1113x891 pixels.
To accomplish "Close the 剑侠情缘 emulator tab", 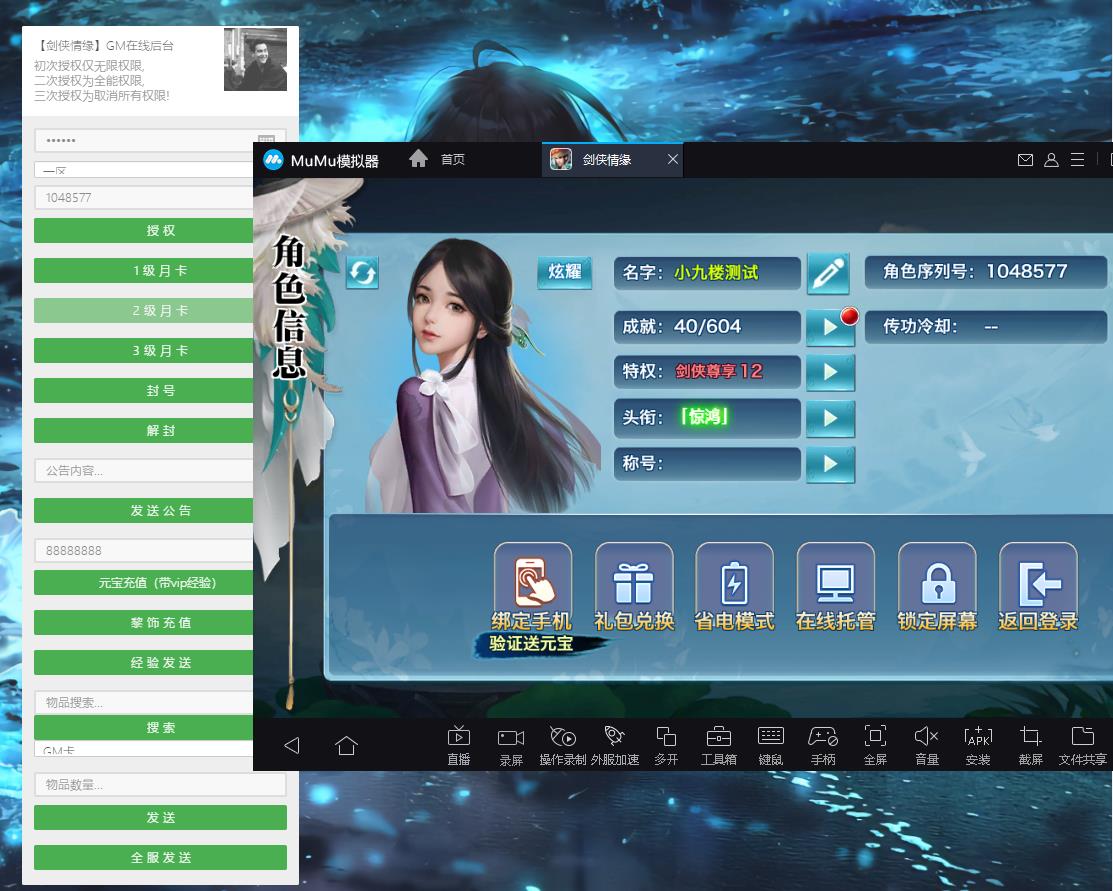I will [673, 160].
